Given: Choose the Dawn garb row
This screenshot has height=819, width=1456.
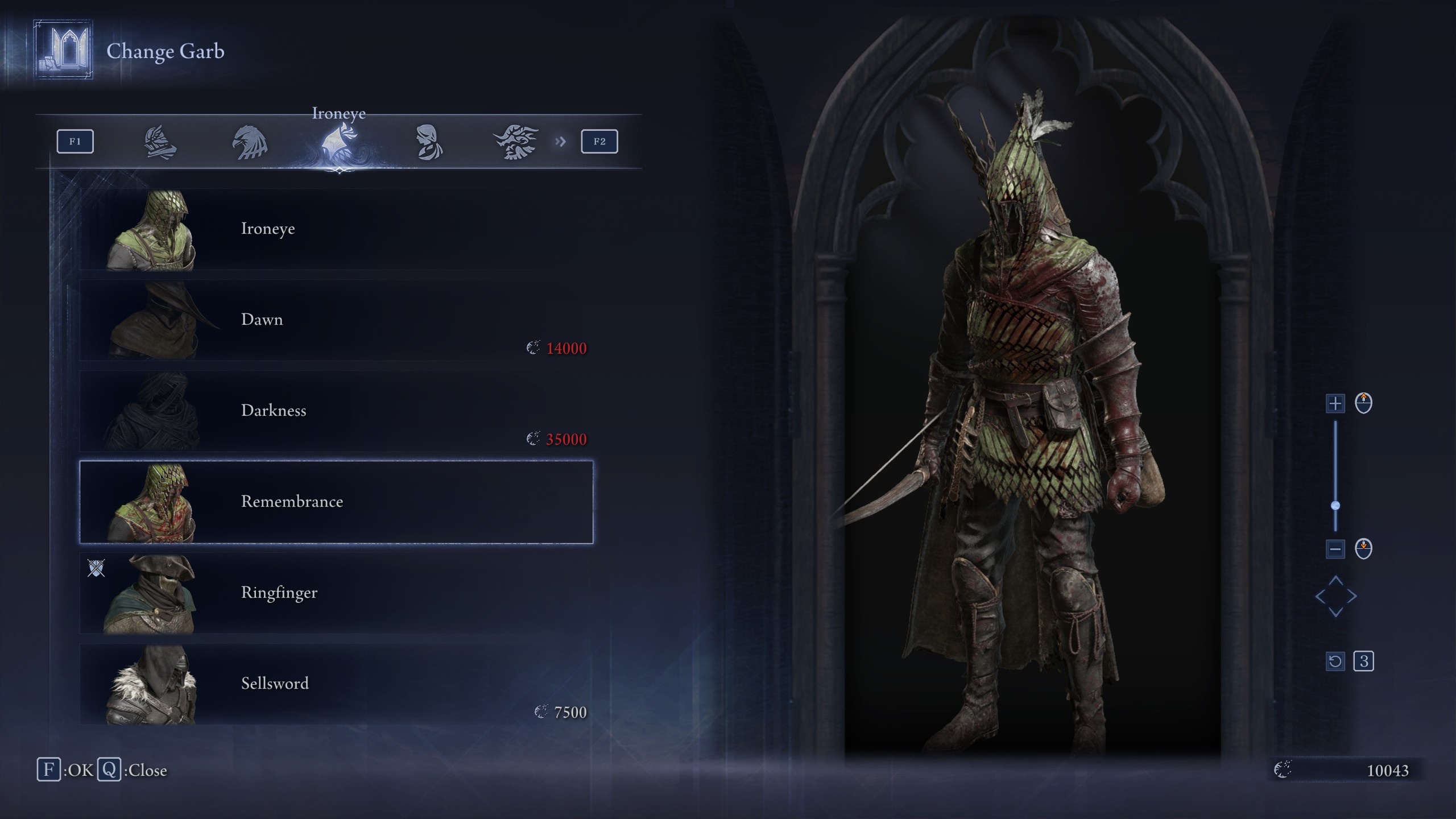Looking at the screenshot, I should coord(336,320).
